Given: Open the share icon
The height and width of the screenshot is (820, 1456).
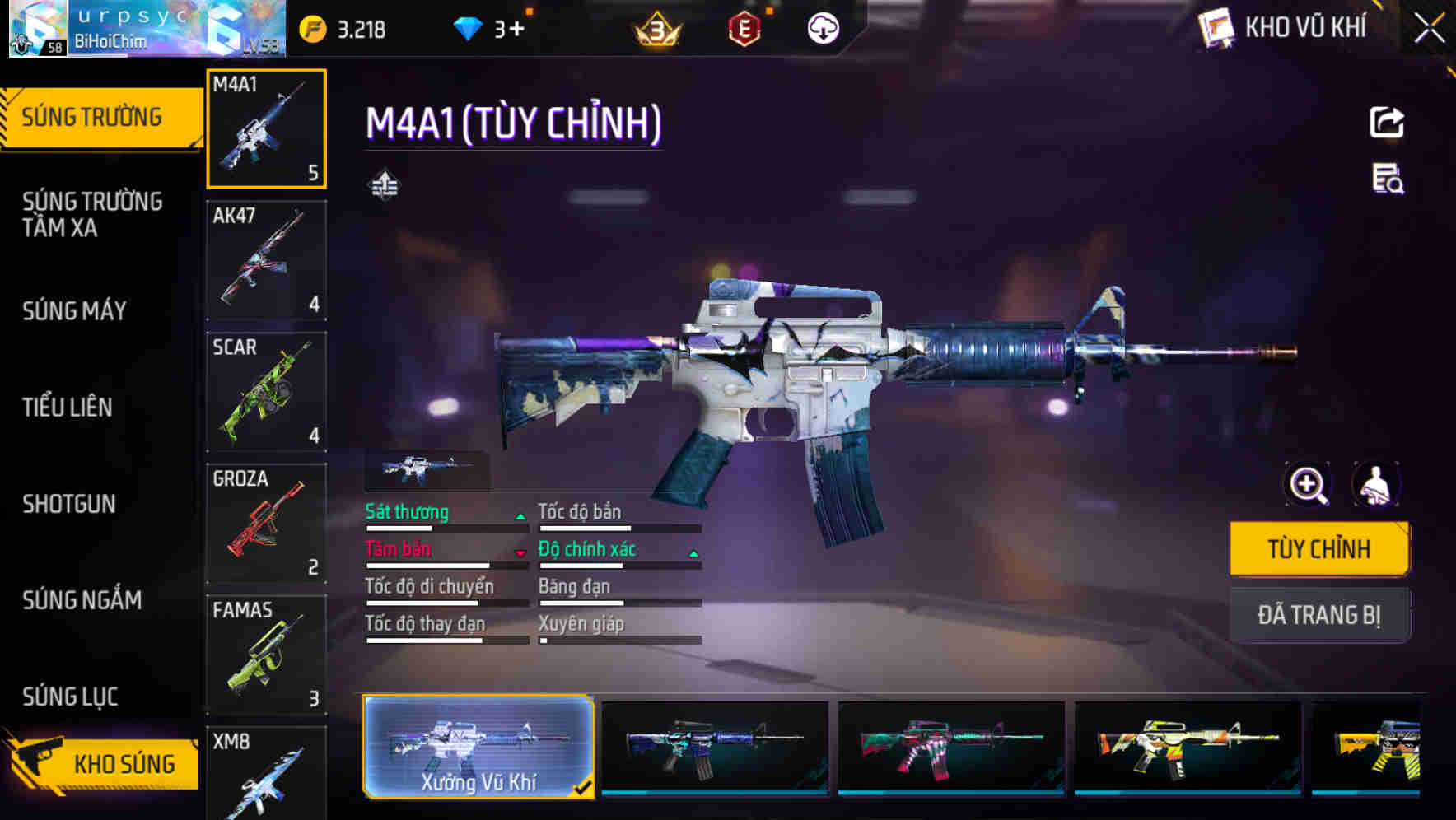Looking at the screenshot, I should click(x=1386, y=123).
